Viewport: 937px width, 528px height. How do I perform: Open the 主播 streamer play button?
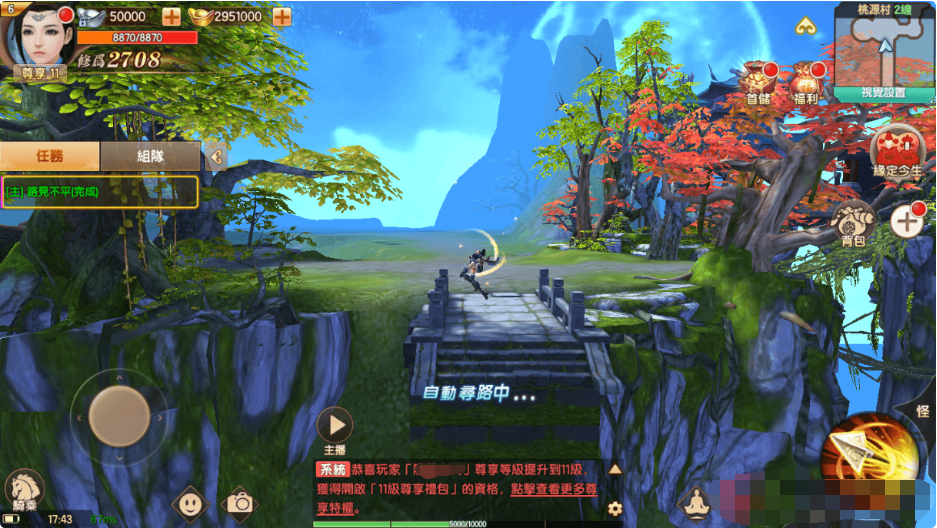pos(334,426)
